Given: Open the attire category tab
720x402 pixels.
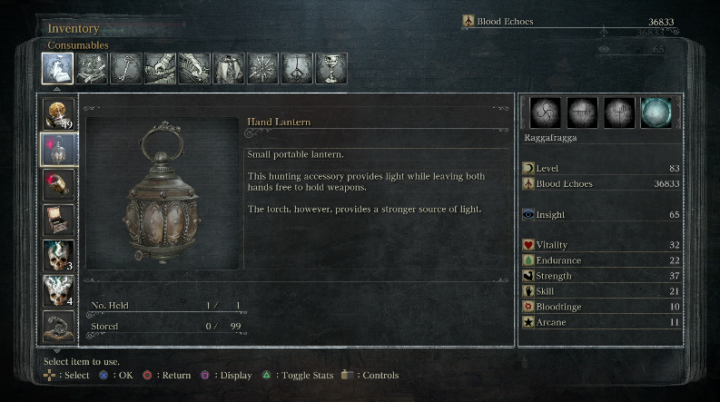Looking at the screenshot, I should (x=228, y=68).
